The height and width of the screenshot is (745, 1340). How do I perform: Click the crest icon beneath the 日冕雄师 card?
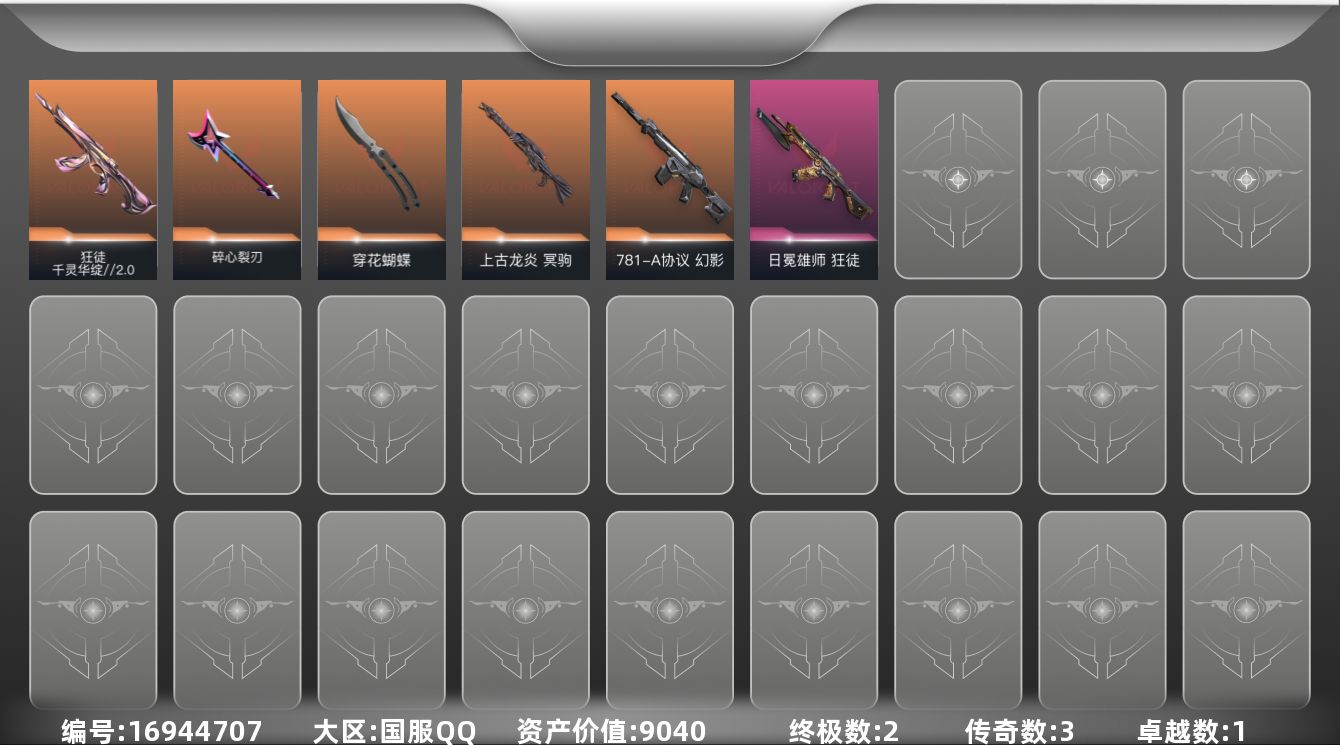click(x=813, y=395)
